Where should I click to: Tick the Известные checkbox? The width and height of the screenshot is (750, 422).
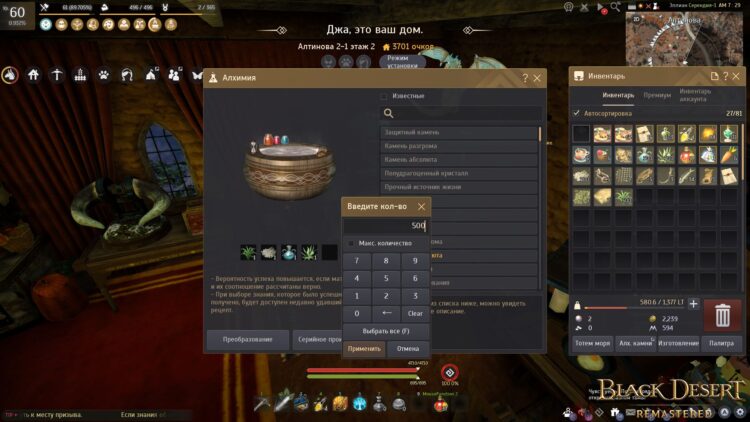pos(383,96)
